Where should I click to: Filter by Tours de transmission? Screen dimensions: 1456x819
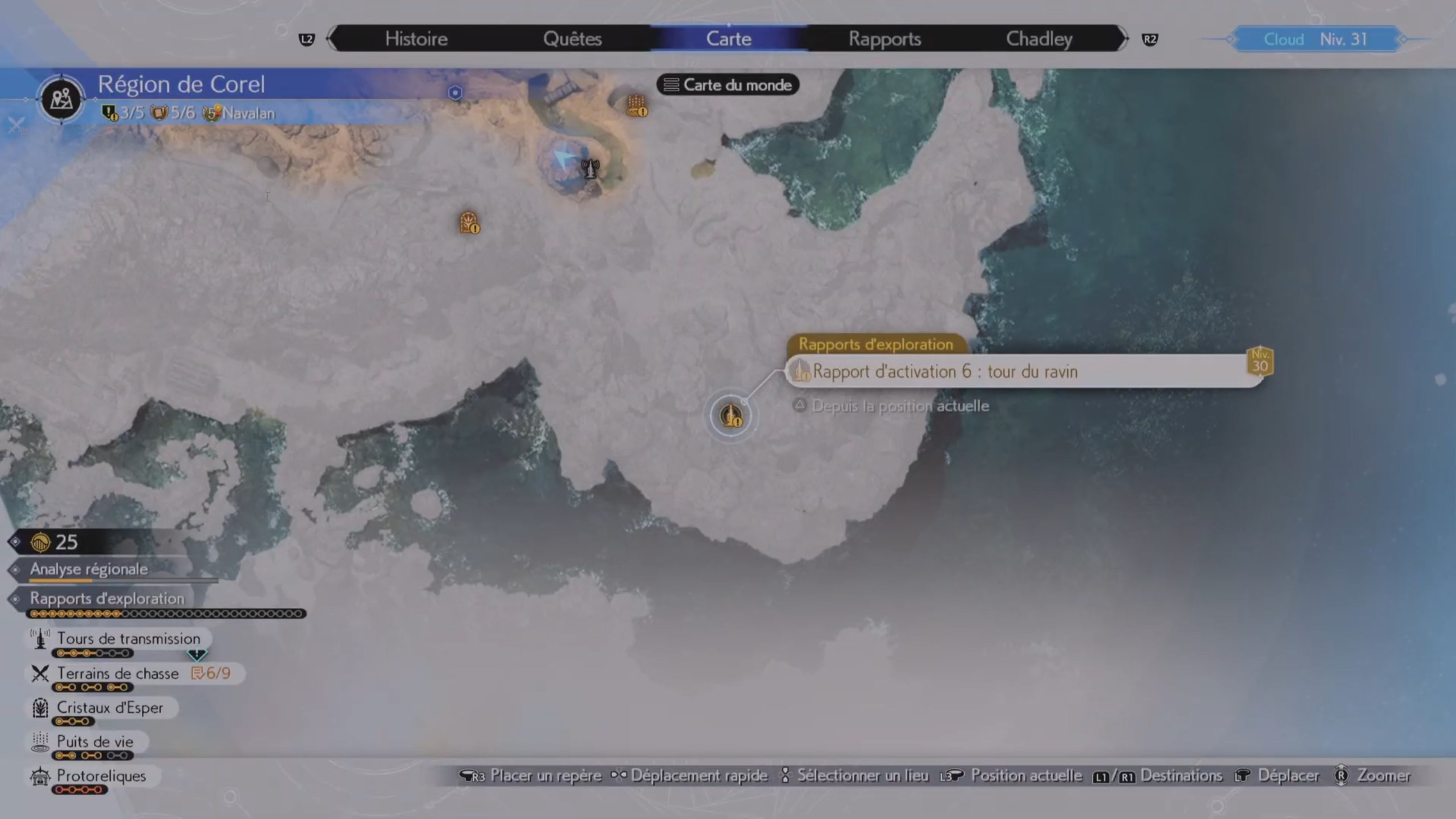point(128,639)
